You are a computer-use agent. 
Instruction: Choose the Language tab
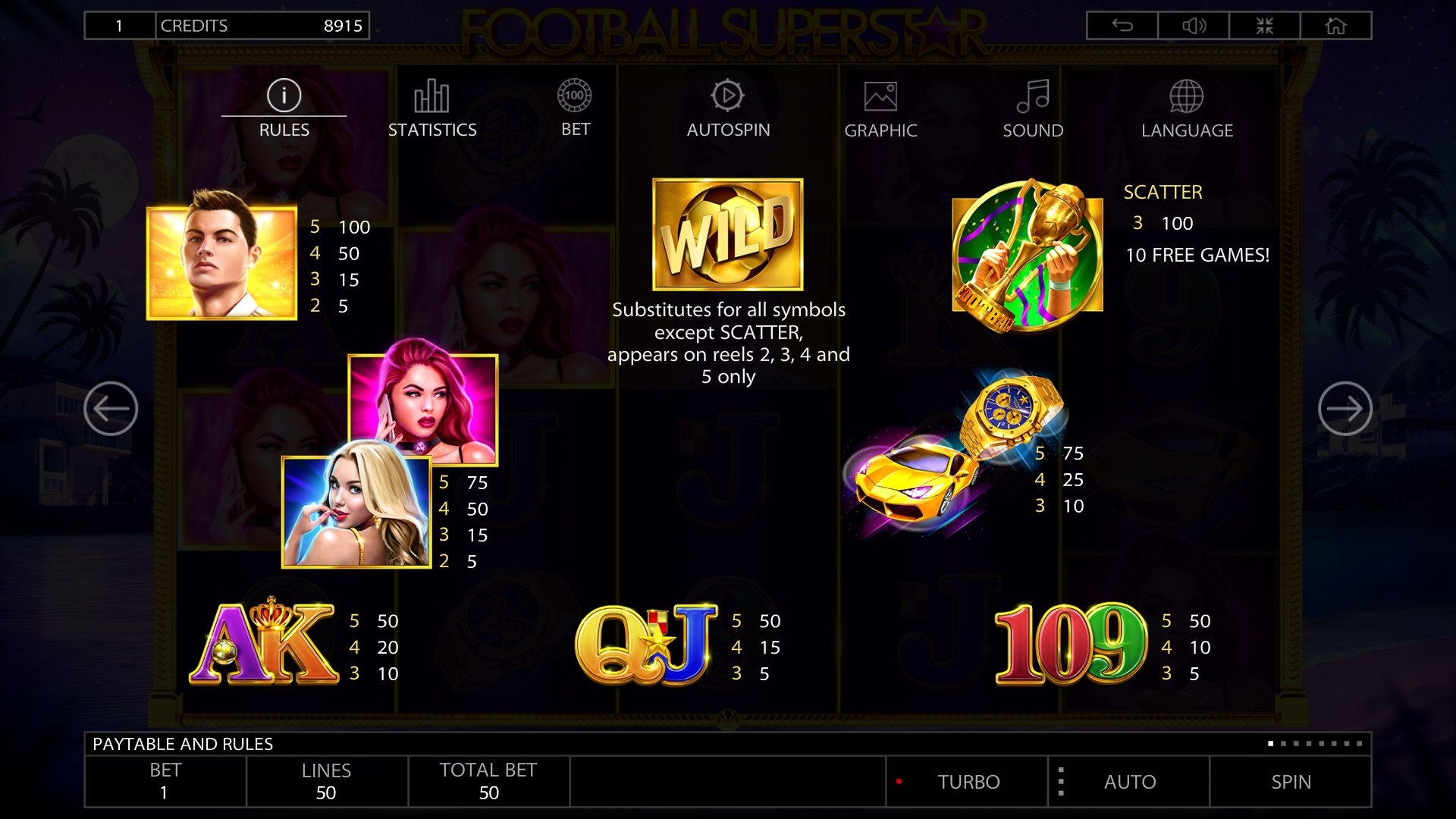point(1187,109)
